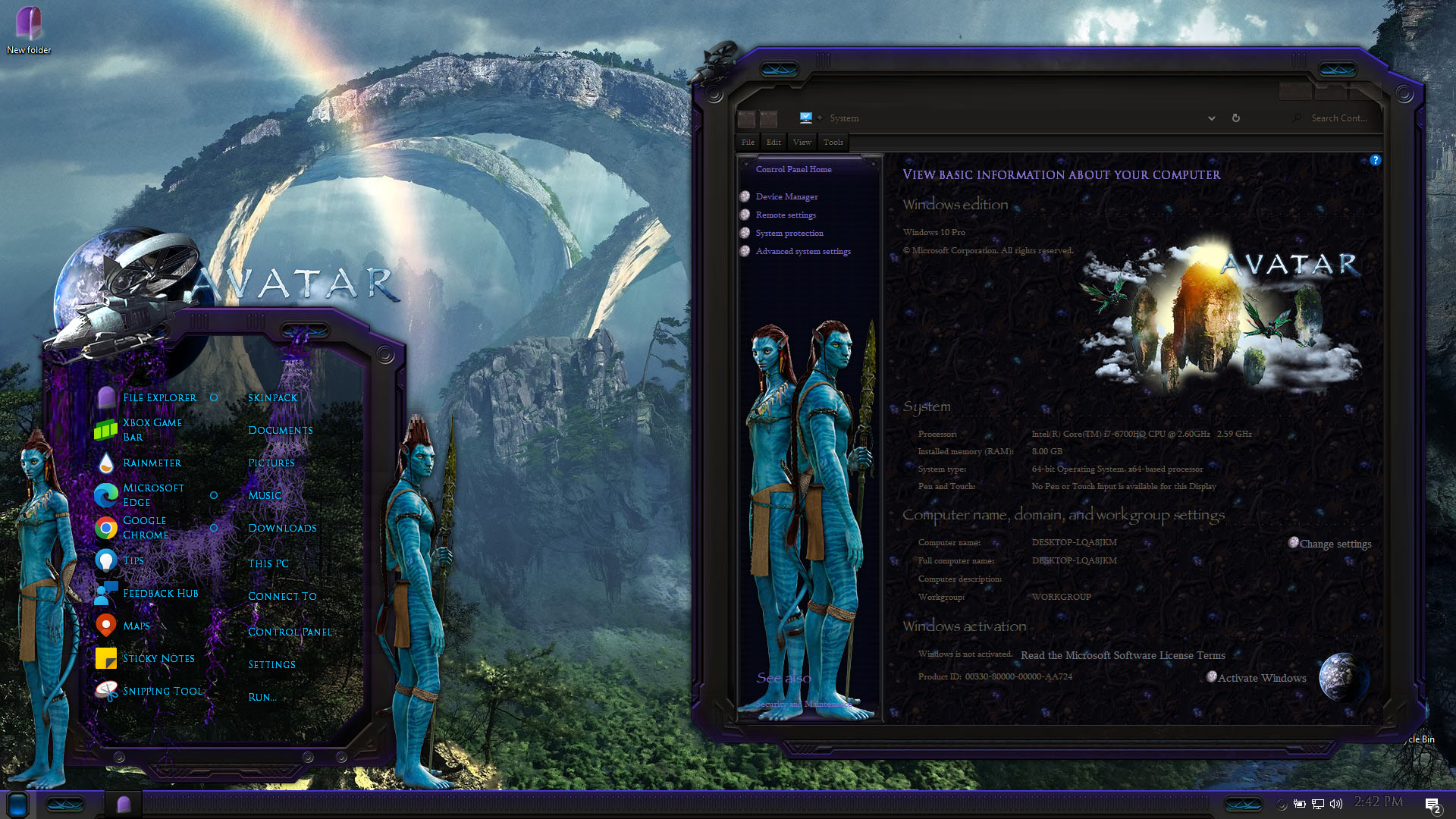Launch Microsoft Edge from start menu
1456x819 pixels.
click(152, 495)
